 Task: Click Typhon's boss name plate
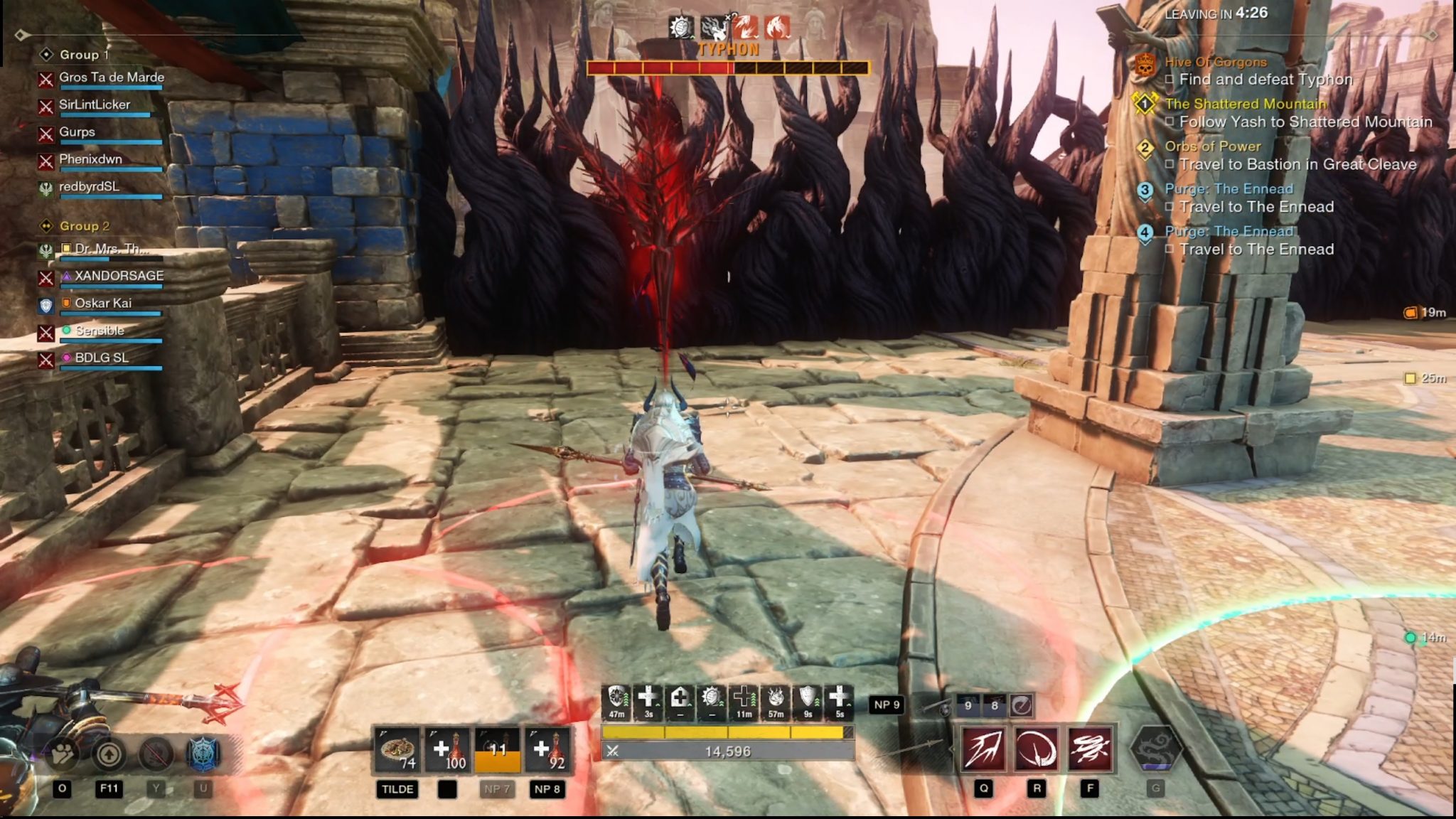click(x=728, y=50)
